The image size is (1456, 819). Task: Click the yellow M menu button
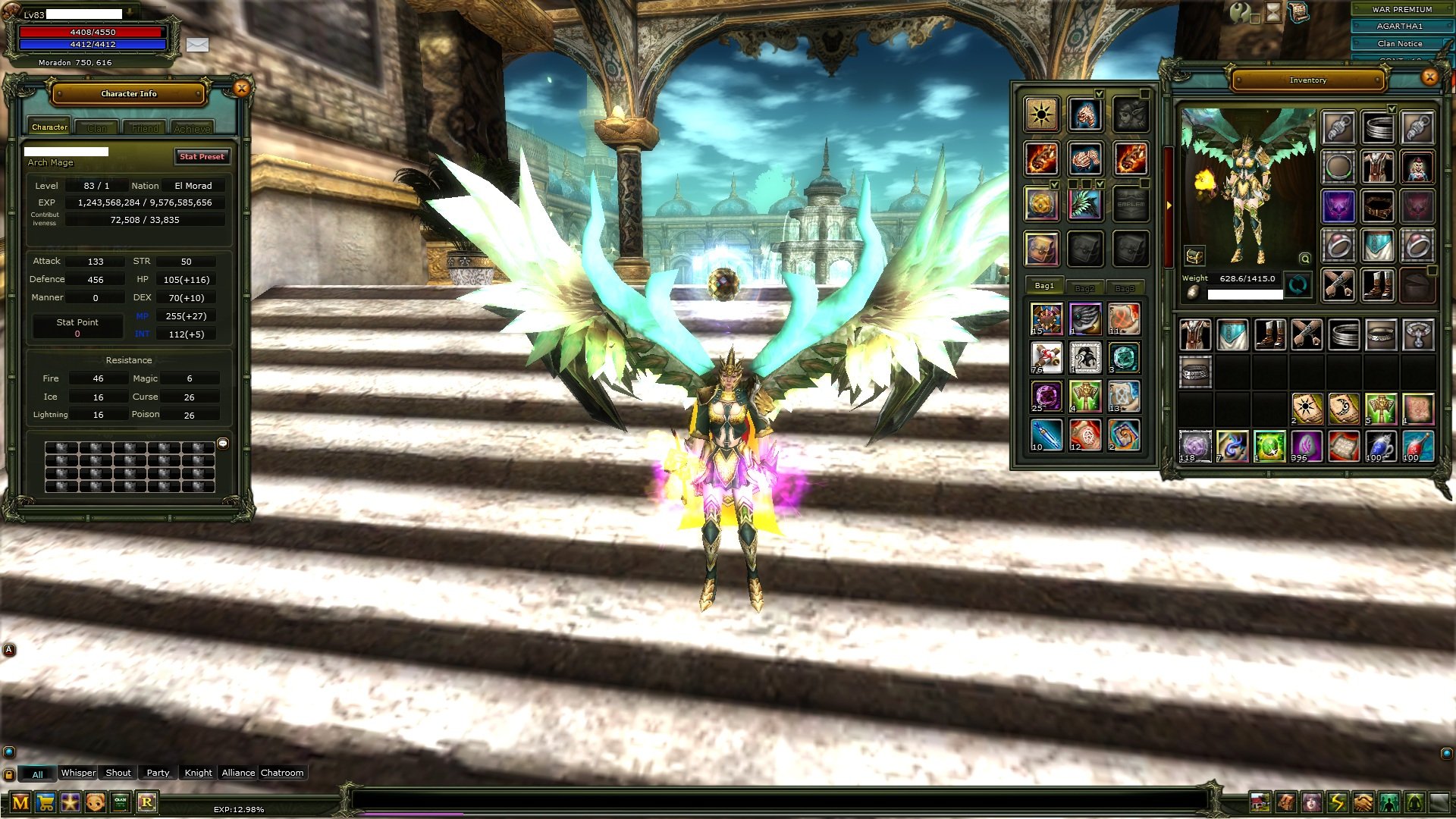tap(20, 802)
